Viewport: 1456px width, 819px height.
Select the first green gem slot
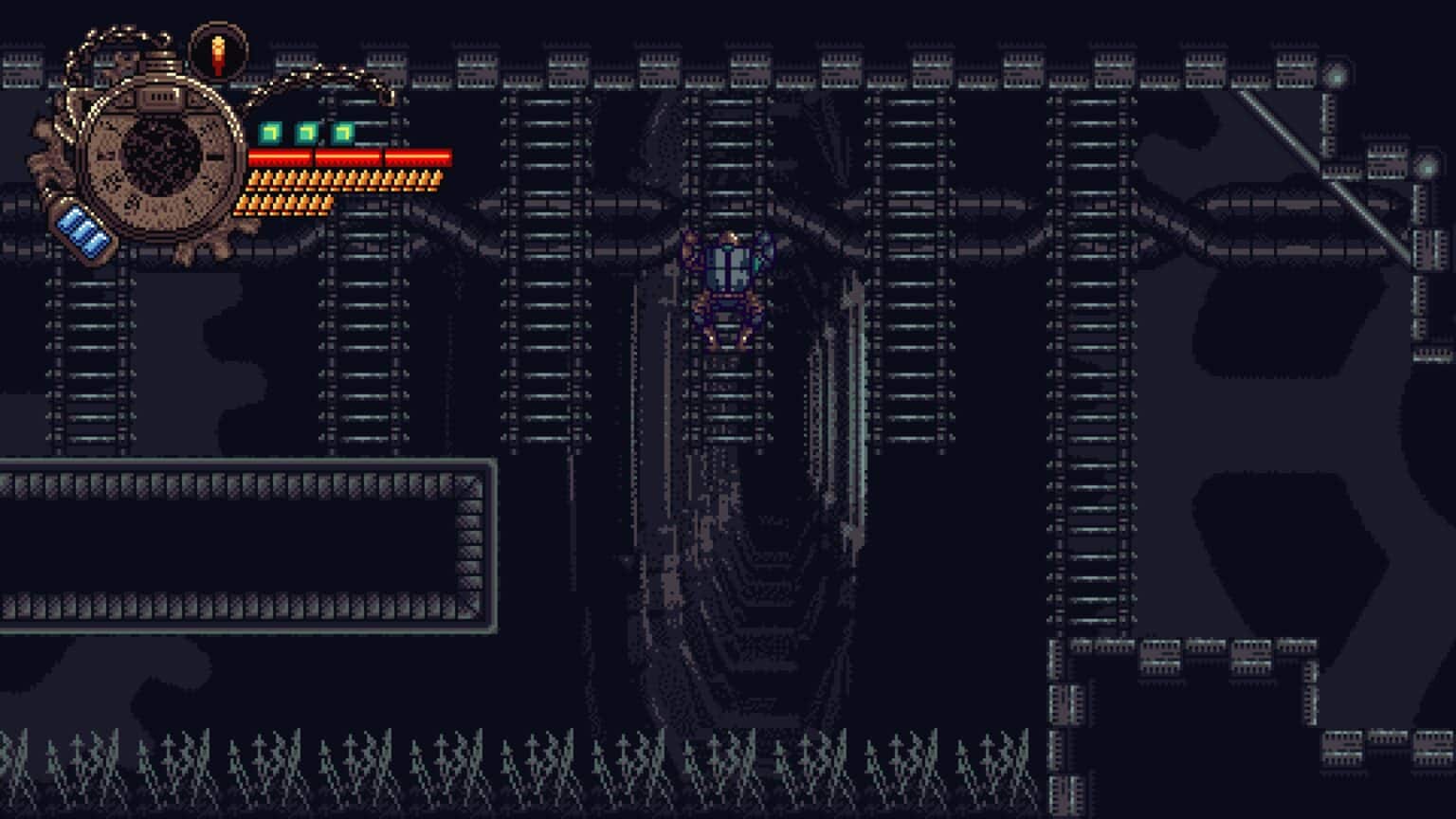point(268,133)
